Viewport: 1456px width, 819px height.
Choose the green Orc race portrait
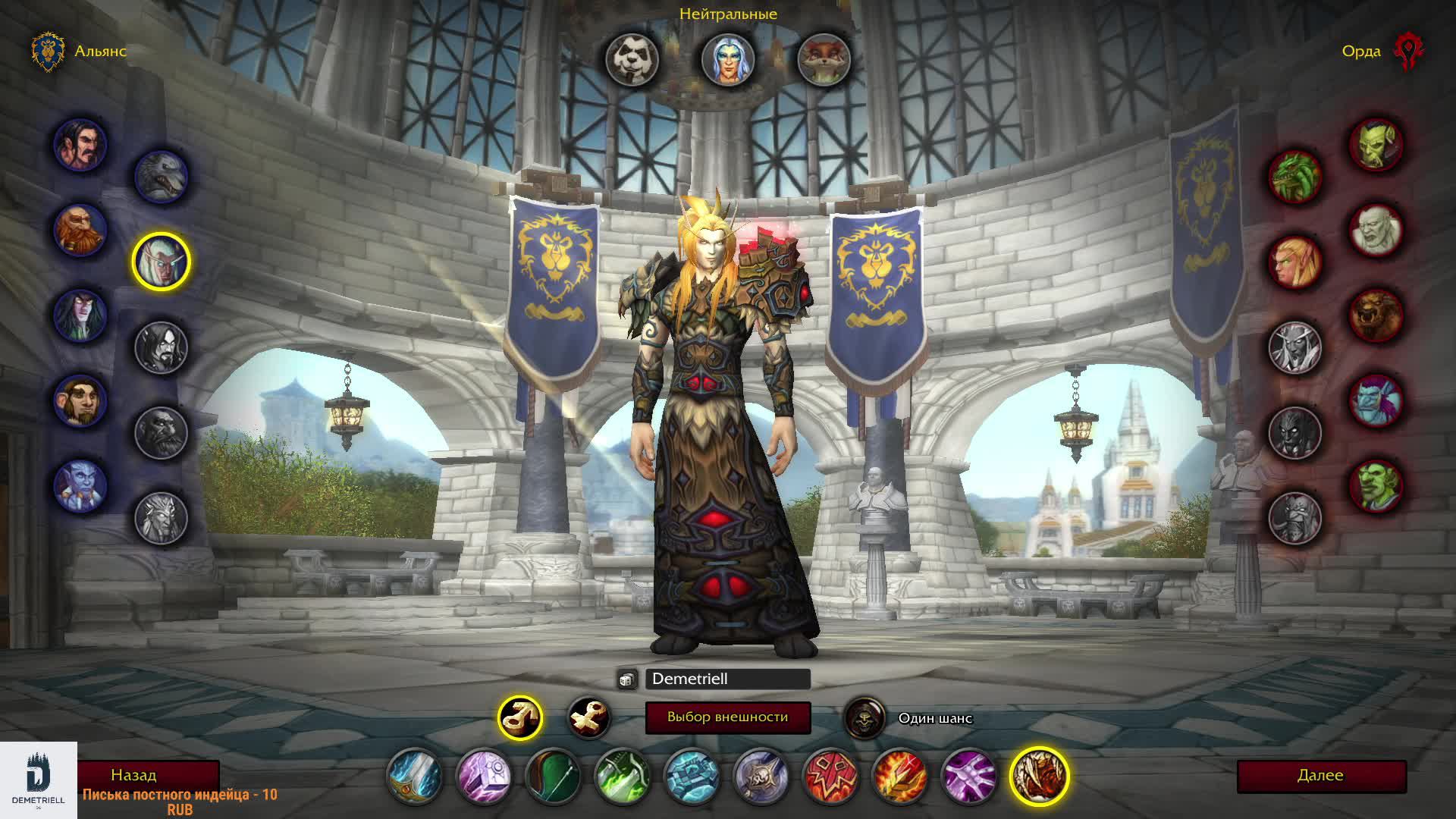[1376, 145]
